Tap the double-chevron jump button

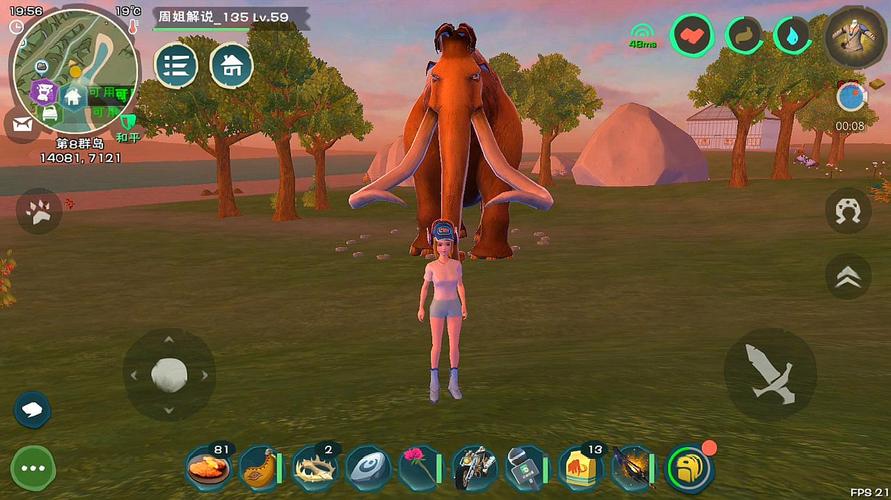(x=848, y=276)
